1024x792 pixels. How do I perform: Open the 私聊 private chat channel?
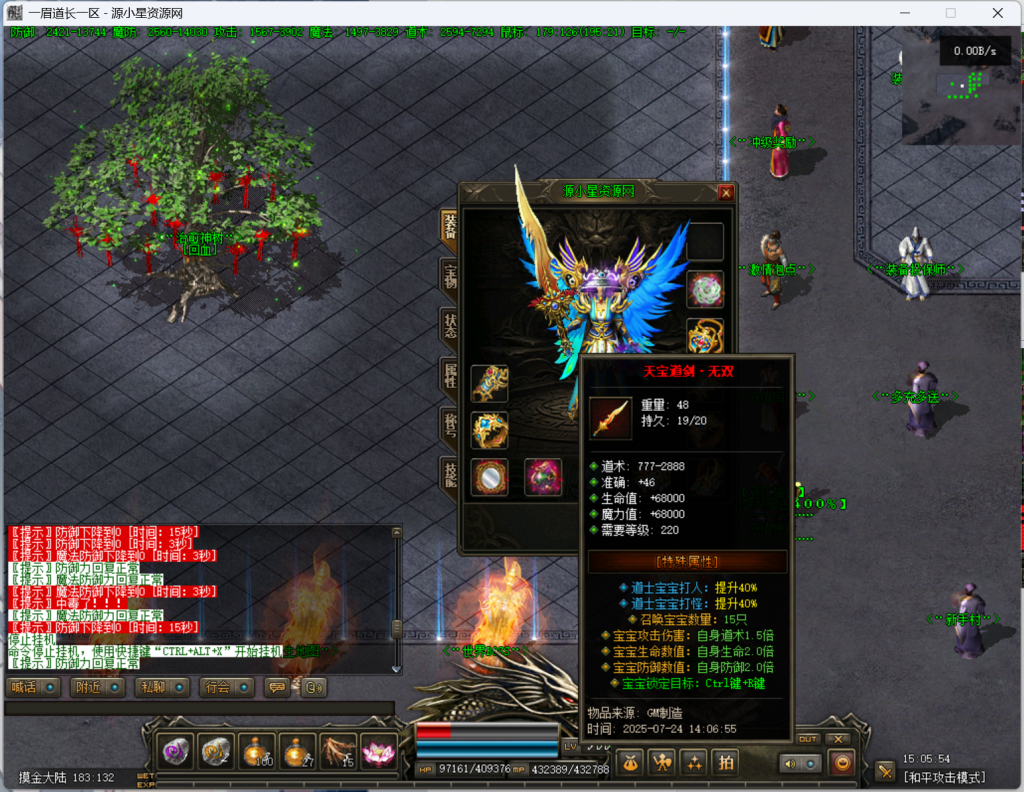click(163, 687)
